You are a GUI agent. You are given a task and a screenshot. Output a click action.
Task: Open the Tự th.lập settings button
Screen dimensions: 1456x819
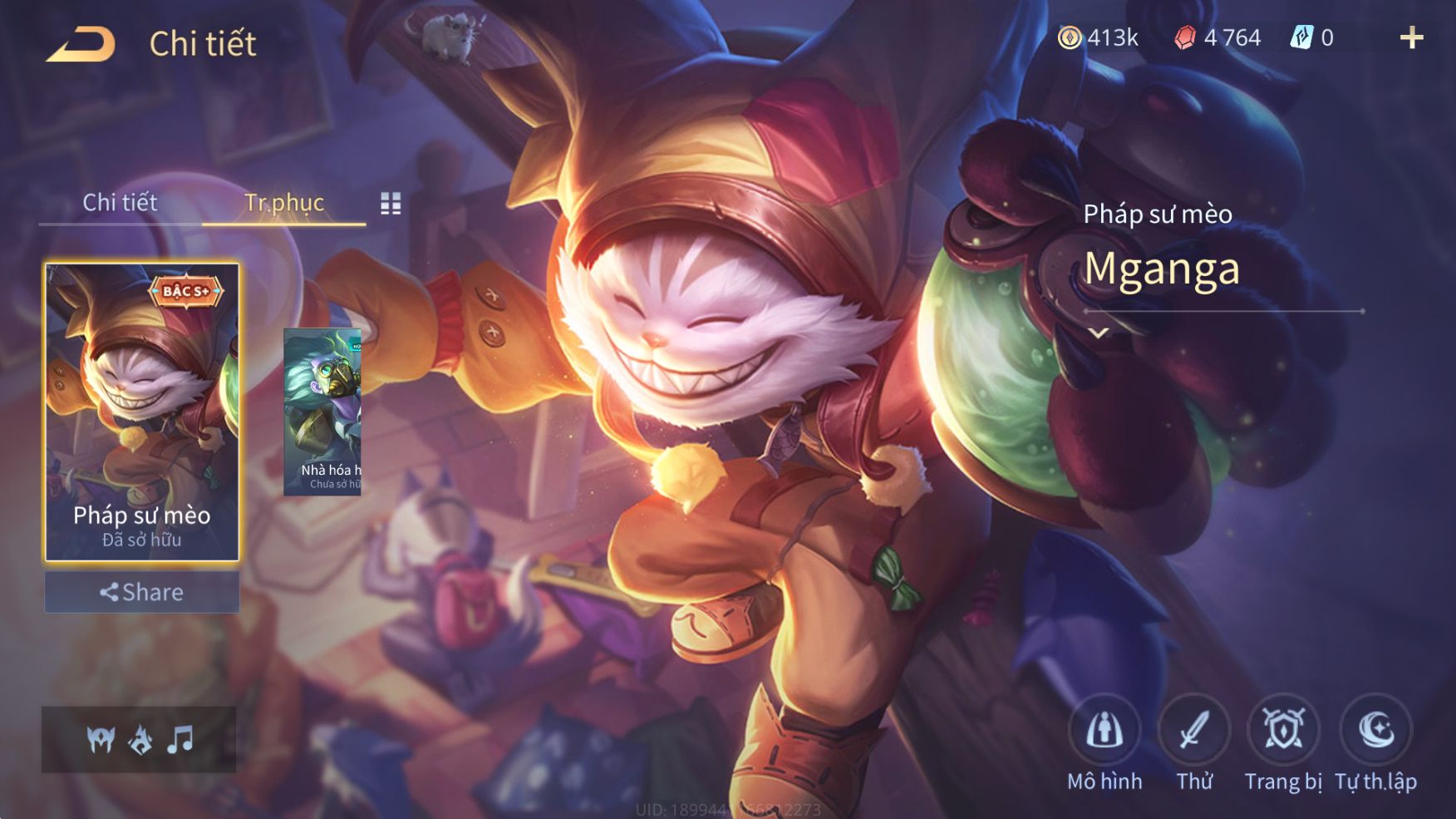click(x=1375, y=730)
